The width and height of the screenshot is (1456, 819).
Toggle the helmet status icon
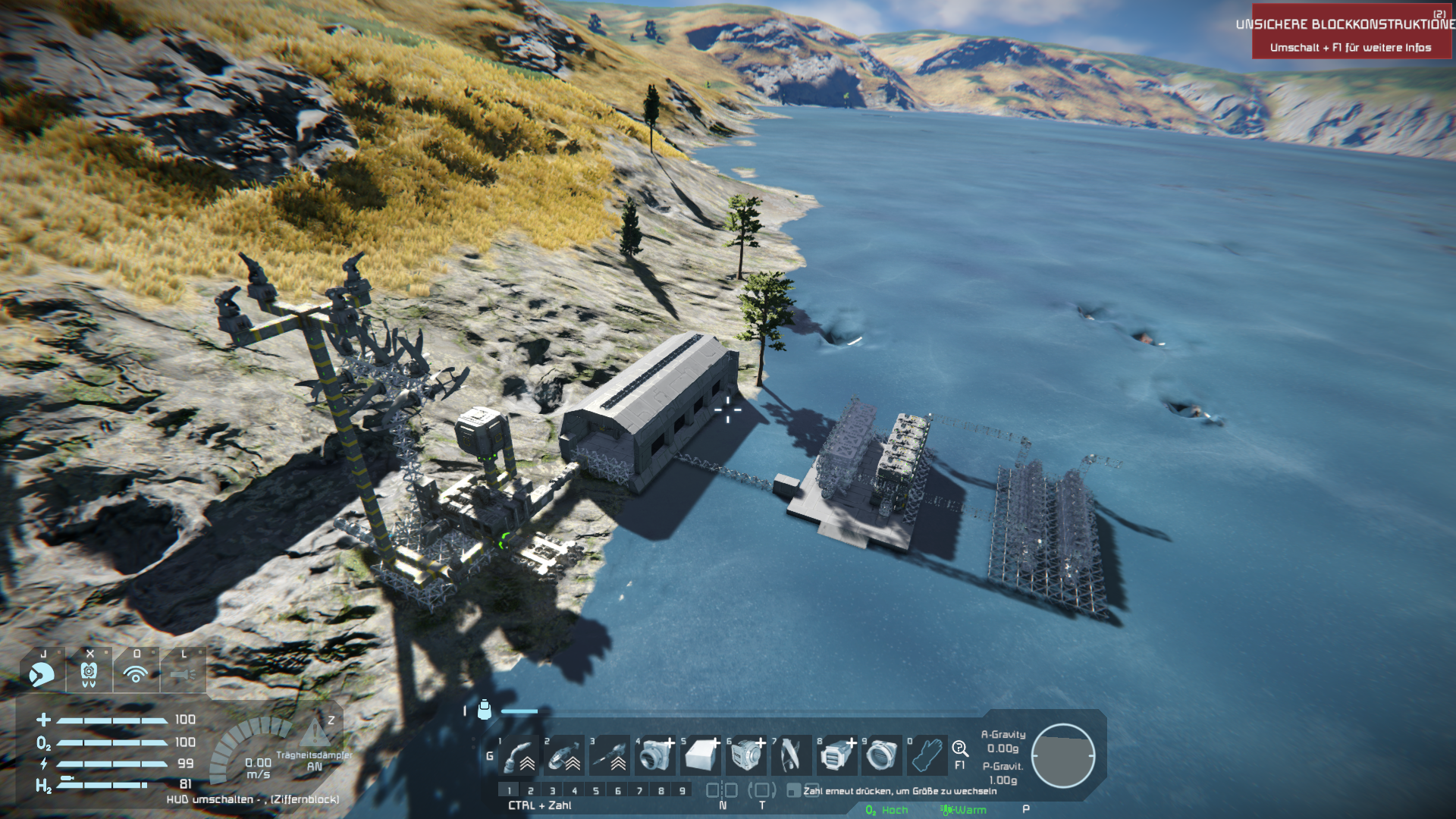(42, 673)
